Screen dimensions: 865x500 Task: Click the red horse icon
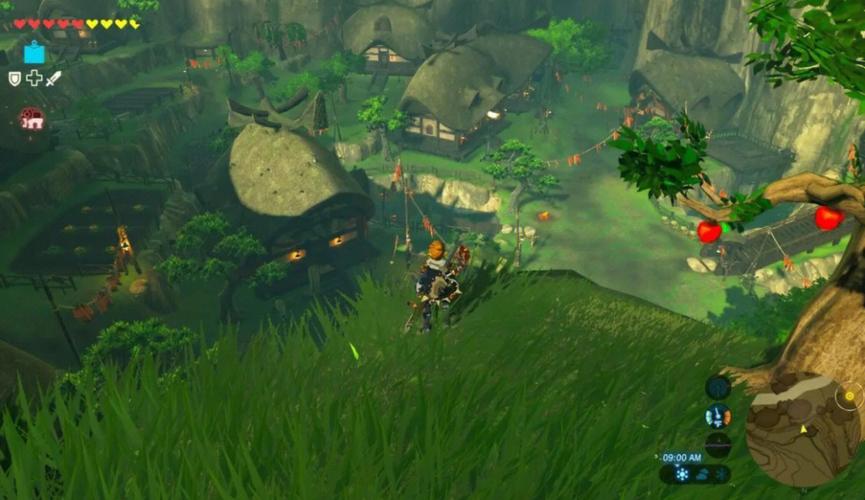click(32, 118)
